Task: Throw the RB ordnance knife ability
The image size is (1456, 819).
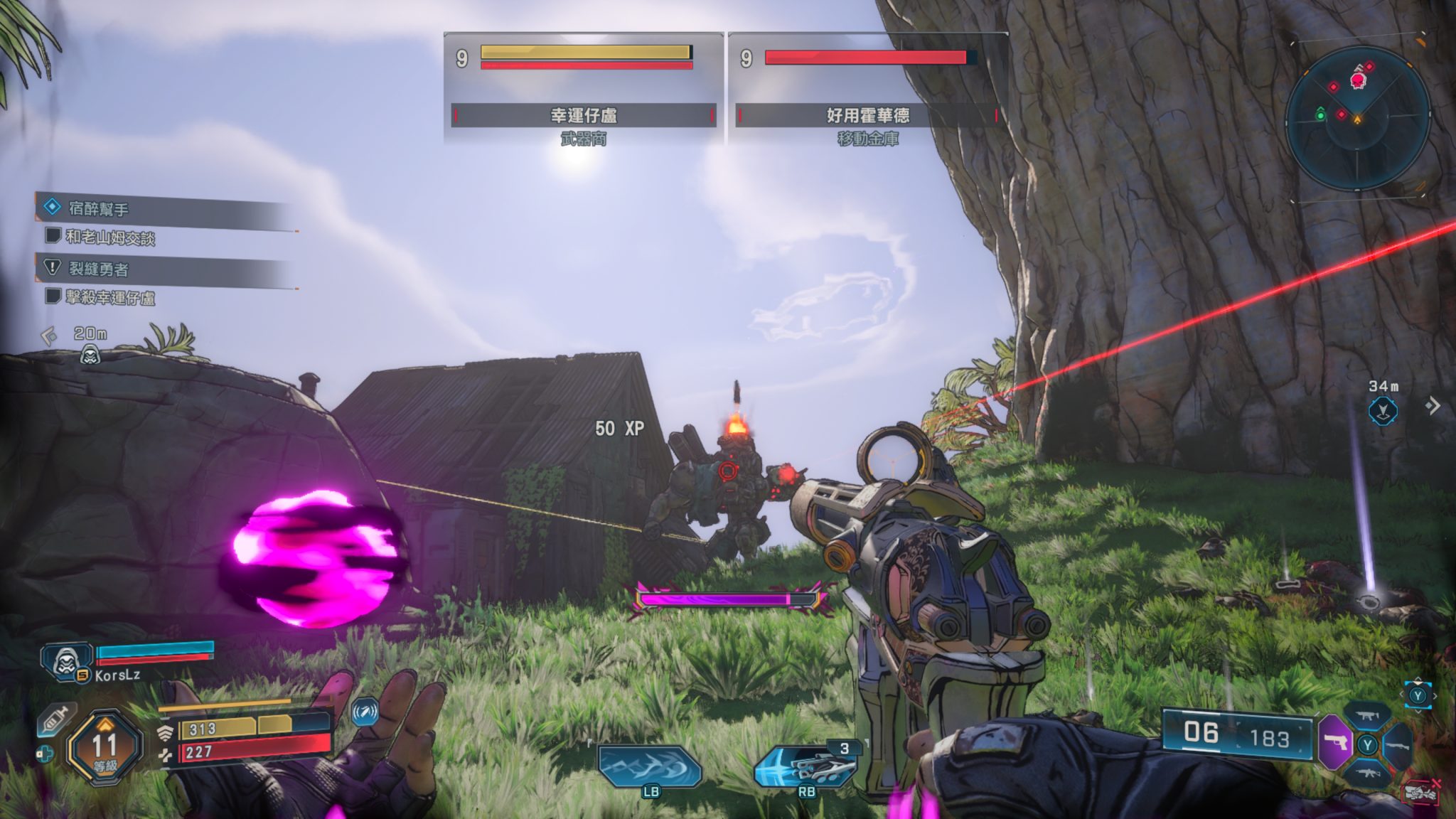Action: tap(807, 766)
